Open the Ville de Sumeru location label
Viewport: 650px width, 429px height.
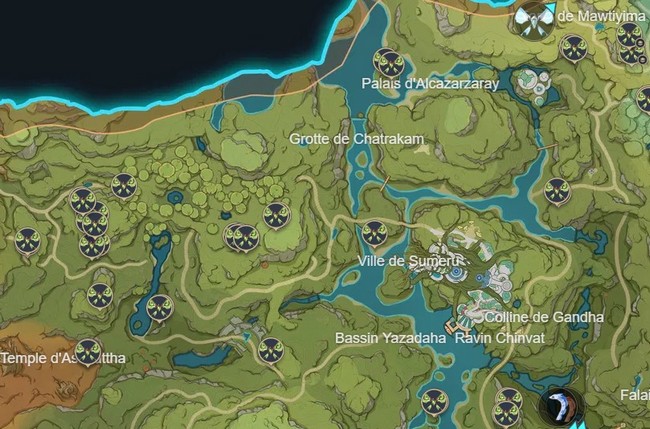[x=397, y=260]
